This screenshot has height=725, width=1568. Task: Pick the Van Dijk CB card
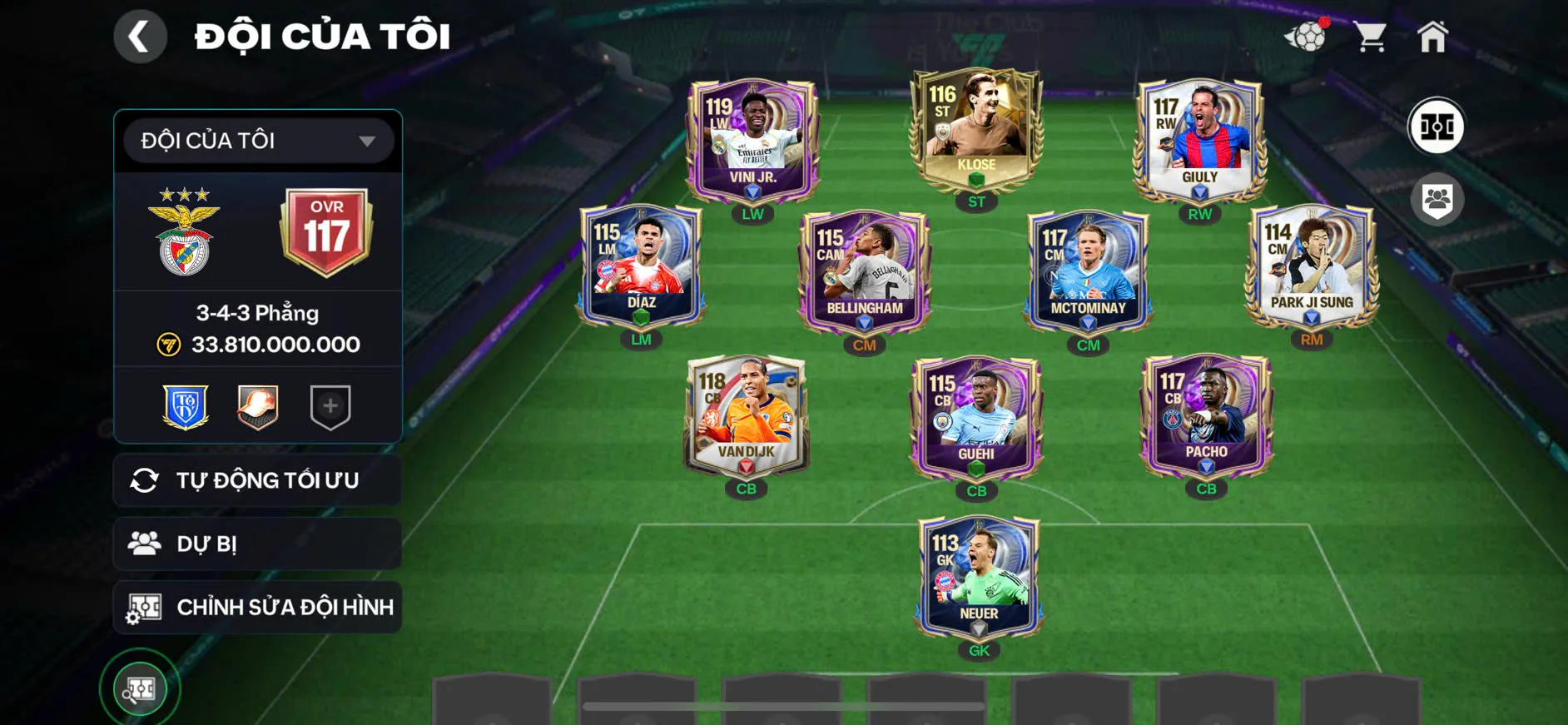746,416
